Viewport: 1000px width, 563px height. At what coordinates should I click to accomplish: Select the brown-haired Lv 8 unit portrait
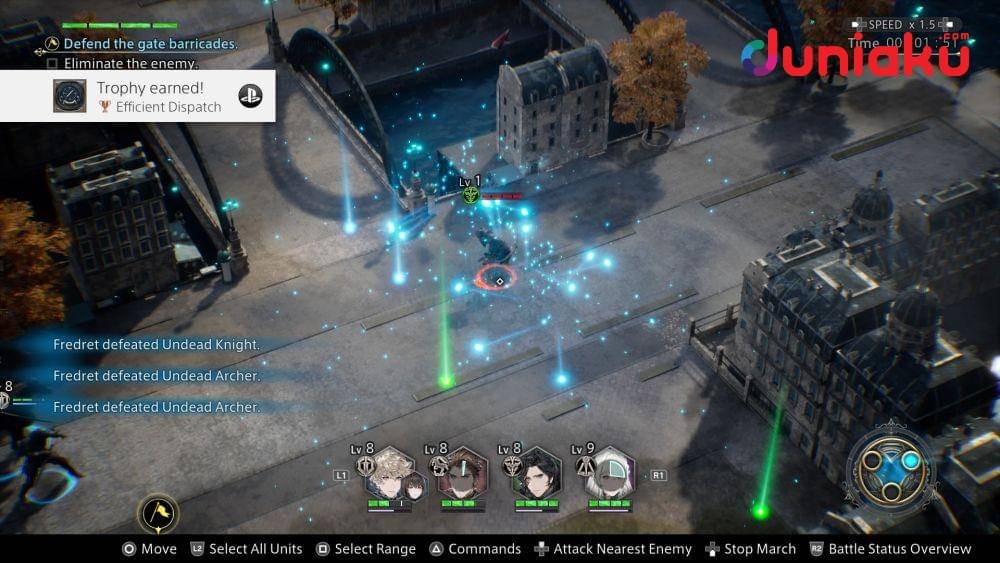pyautogui.click(x=462, y=474)
